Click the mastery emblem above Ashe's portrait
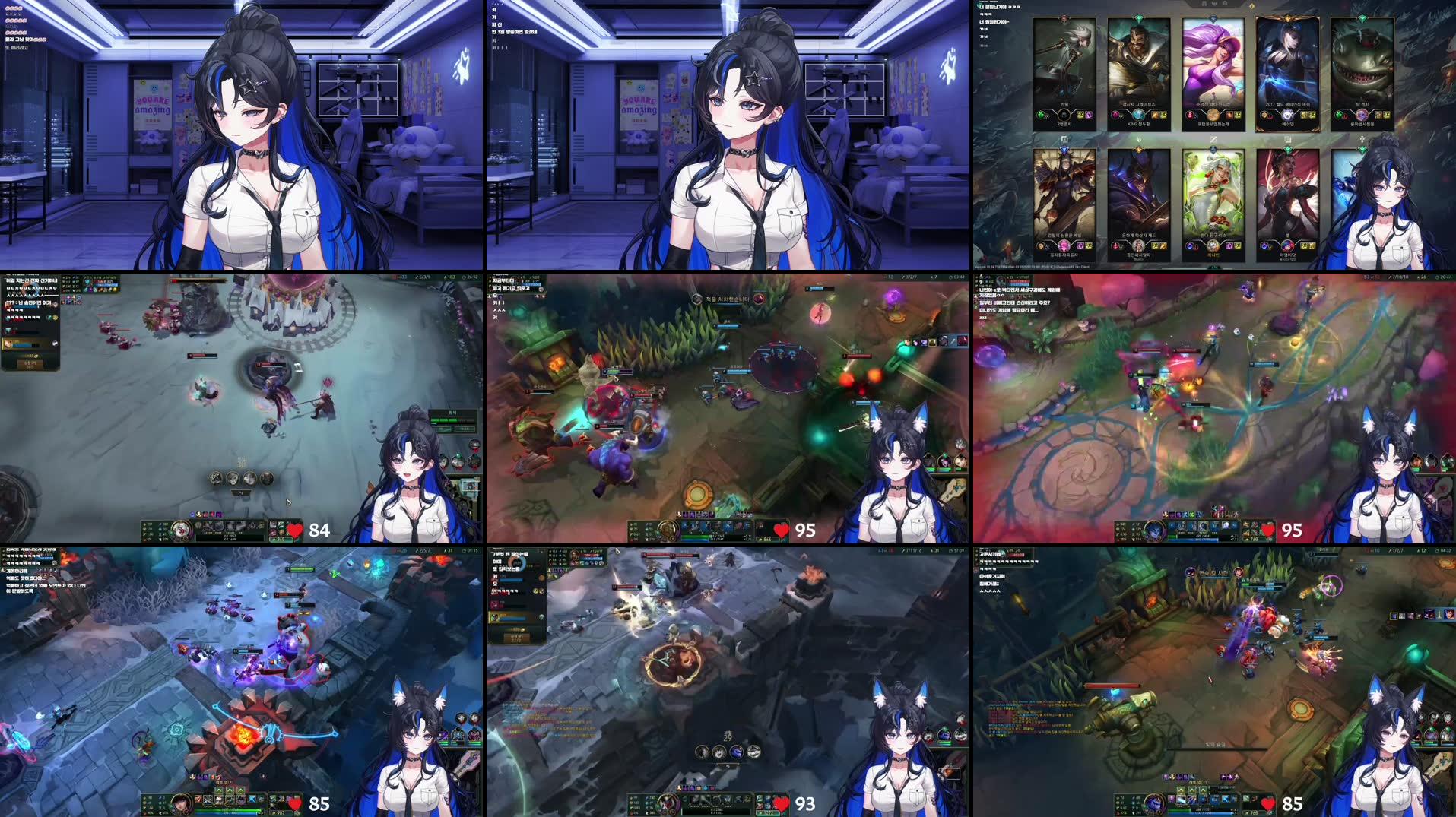 1287,19
